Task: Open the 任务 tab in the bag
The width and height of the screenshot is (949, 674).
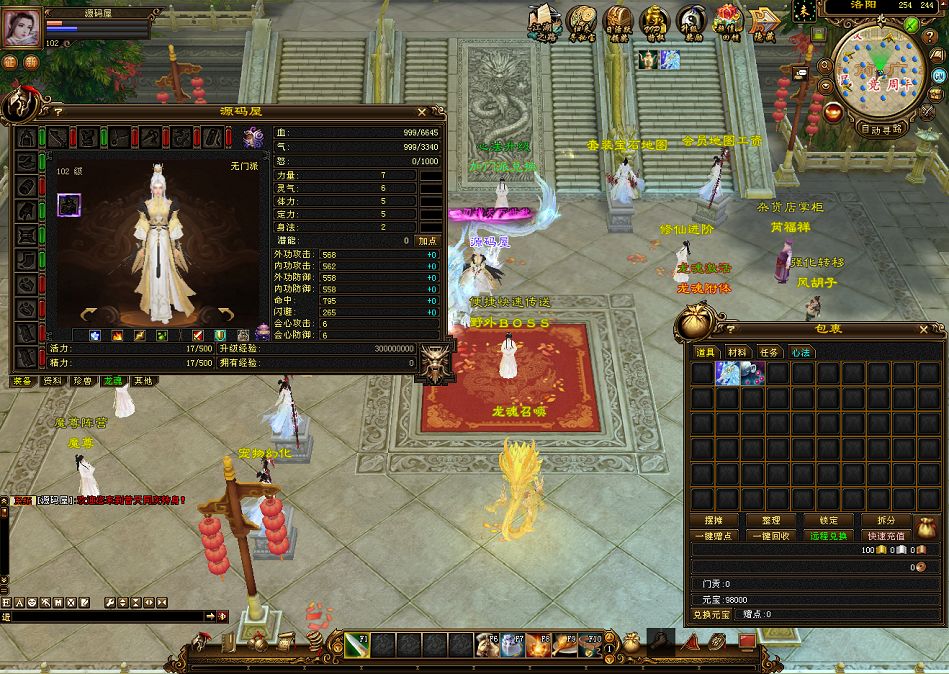Action: pos(769,352)
